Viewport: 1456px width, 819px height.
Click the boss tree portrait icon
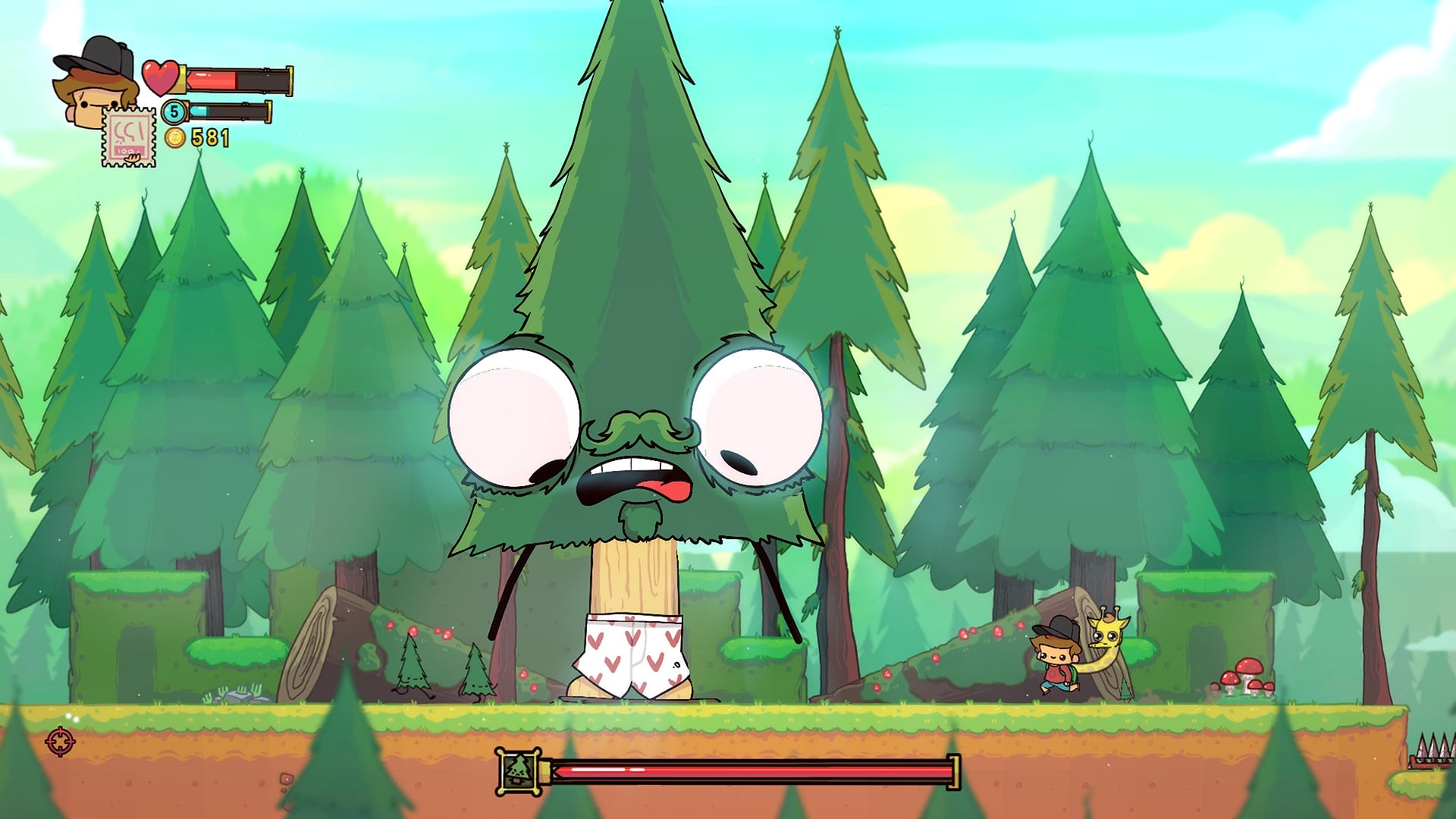(519, 771)
